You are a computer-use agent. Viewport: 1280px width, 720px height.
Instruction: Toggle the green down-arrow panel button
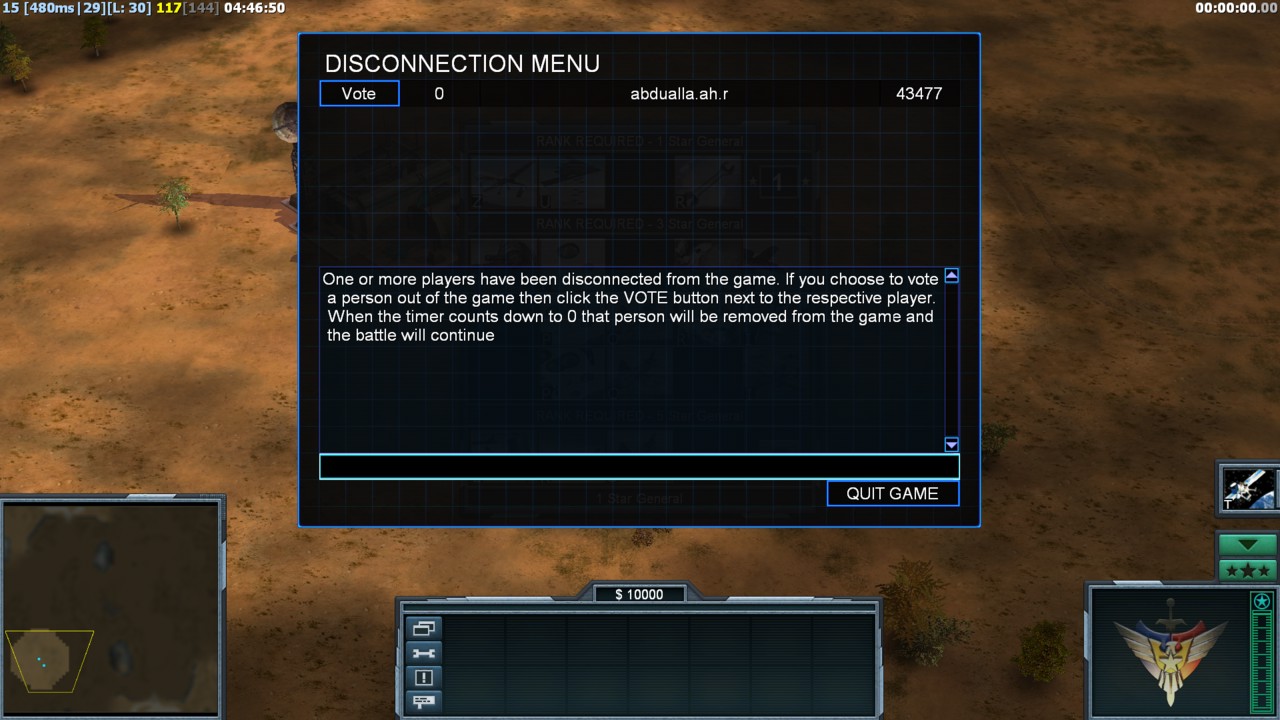pos(1247,545)
